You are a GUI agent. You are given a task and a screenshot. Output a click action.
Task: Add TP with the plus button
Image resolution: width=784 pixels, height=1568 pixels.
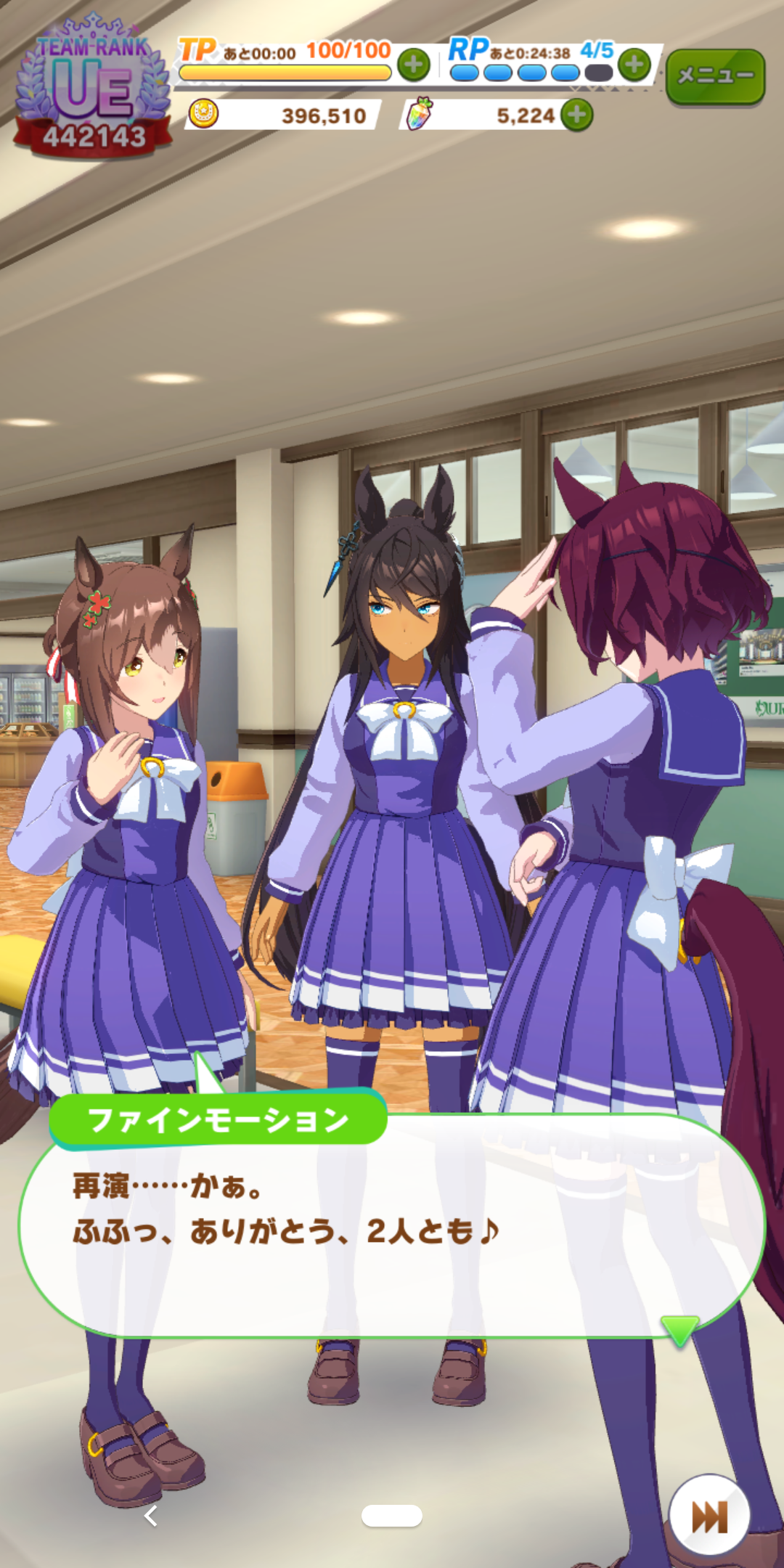(414, 65)
